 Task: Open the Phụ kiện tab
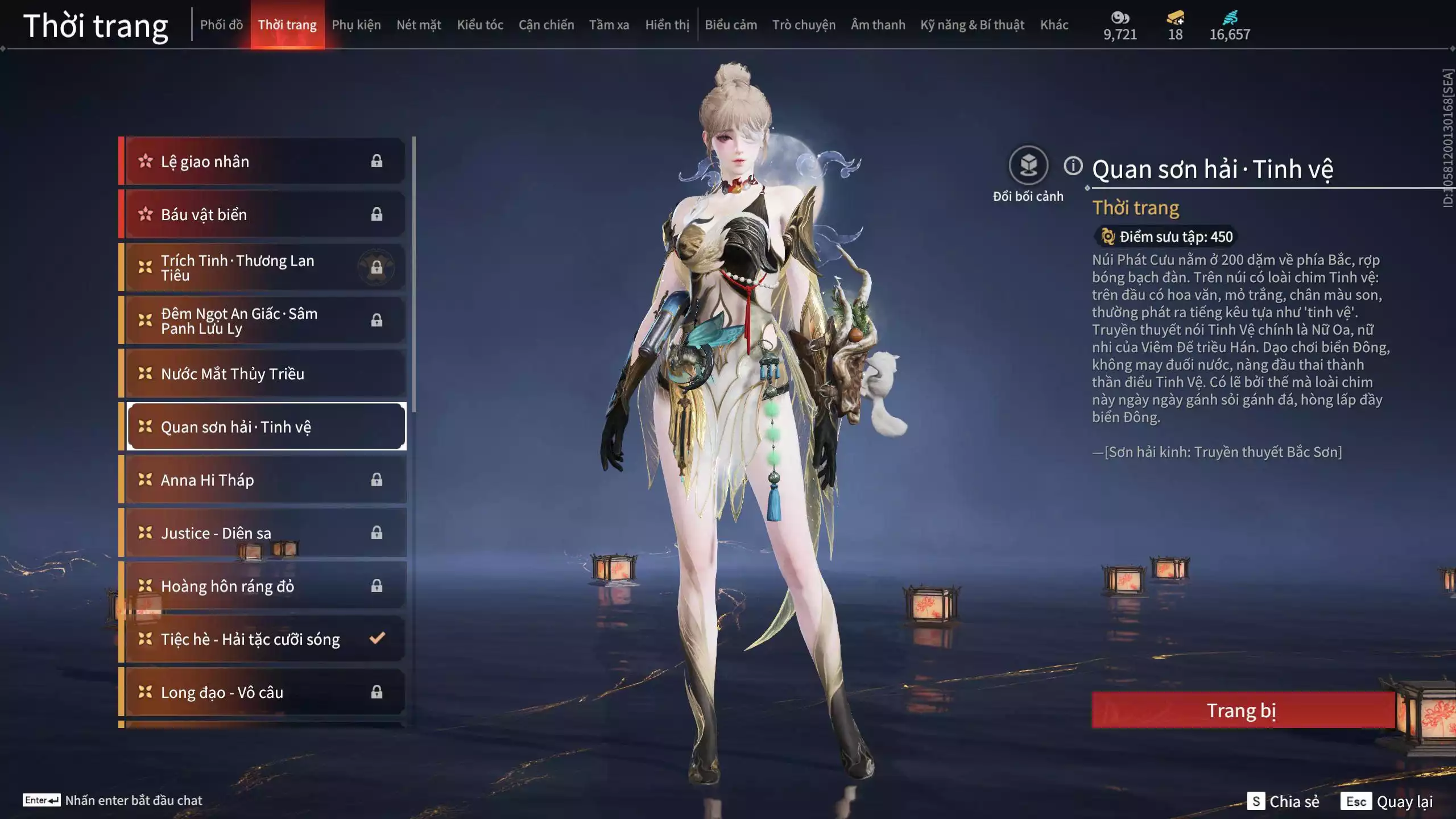click(x=356, y=25)
